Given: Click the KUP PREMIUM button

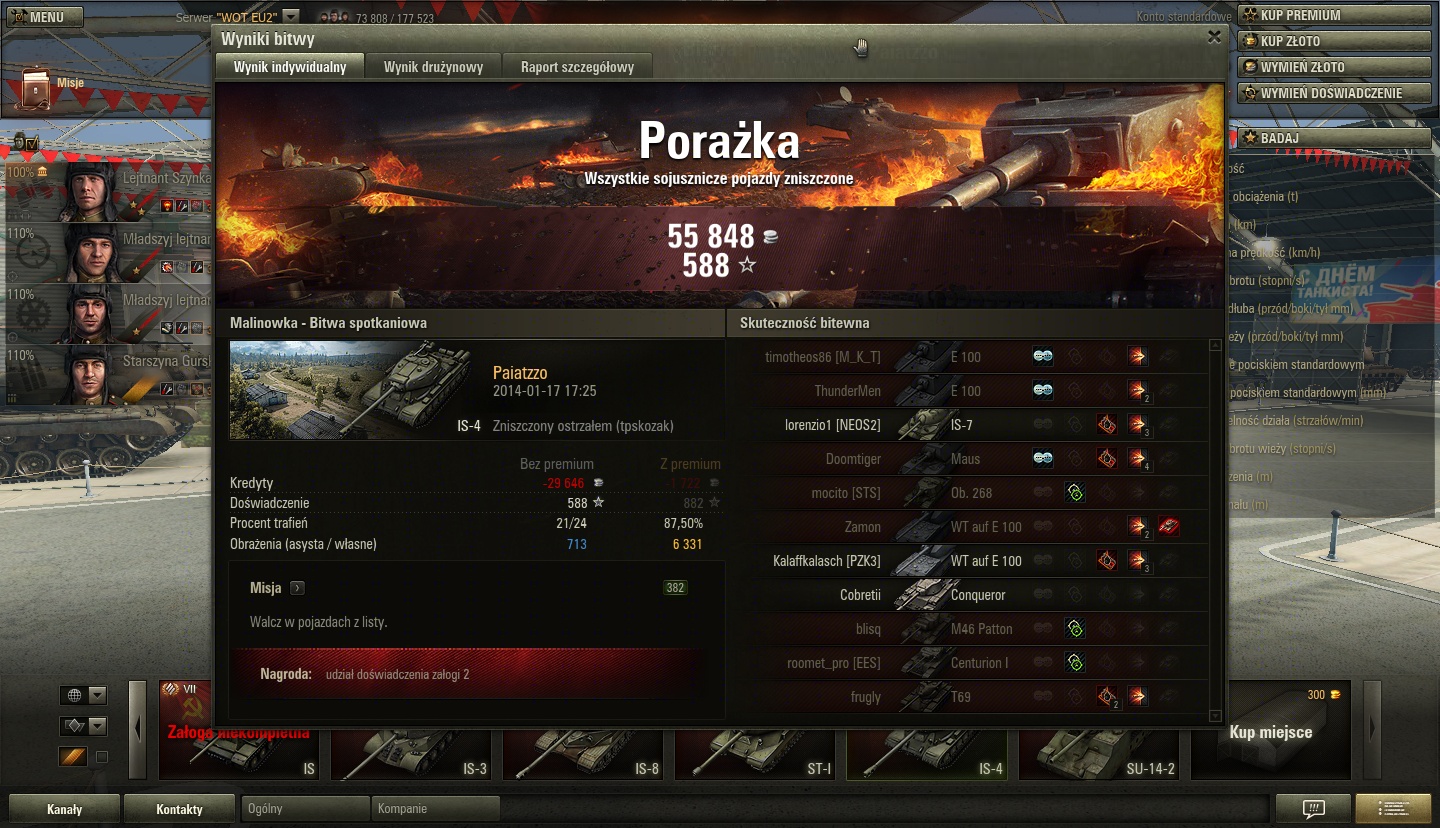Looking at the screenshot, I should [x=1334, y=15].
